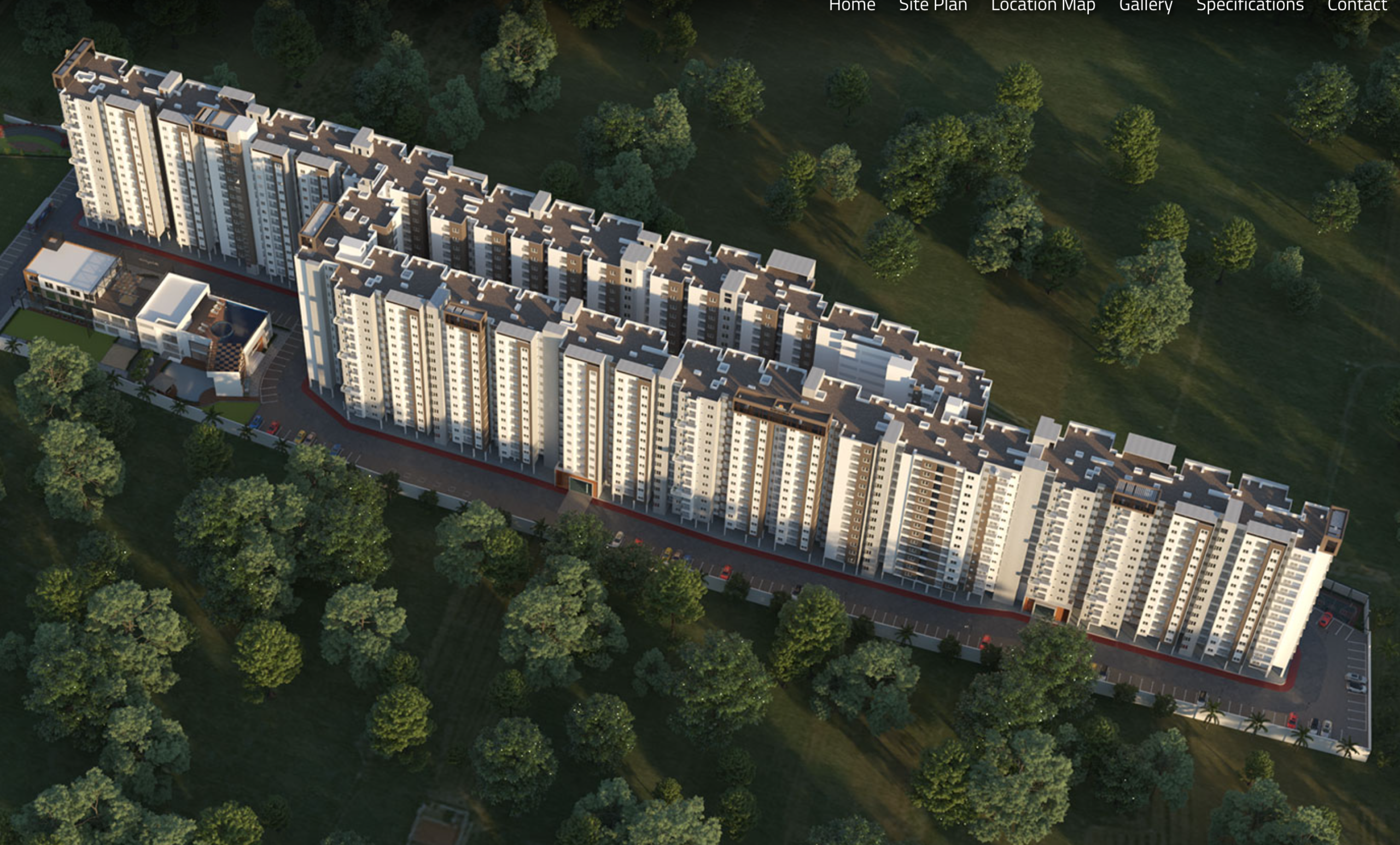Go to the Home page link
The width and height of the screenshot is (1400, 845).
coord(851,5)
